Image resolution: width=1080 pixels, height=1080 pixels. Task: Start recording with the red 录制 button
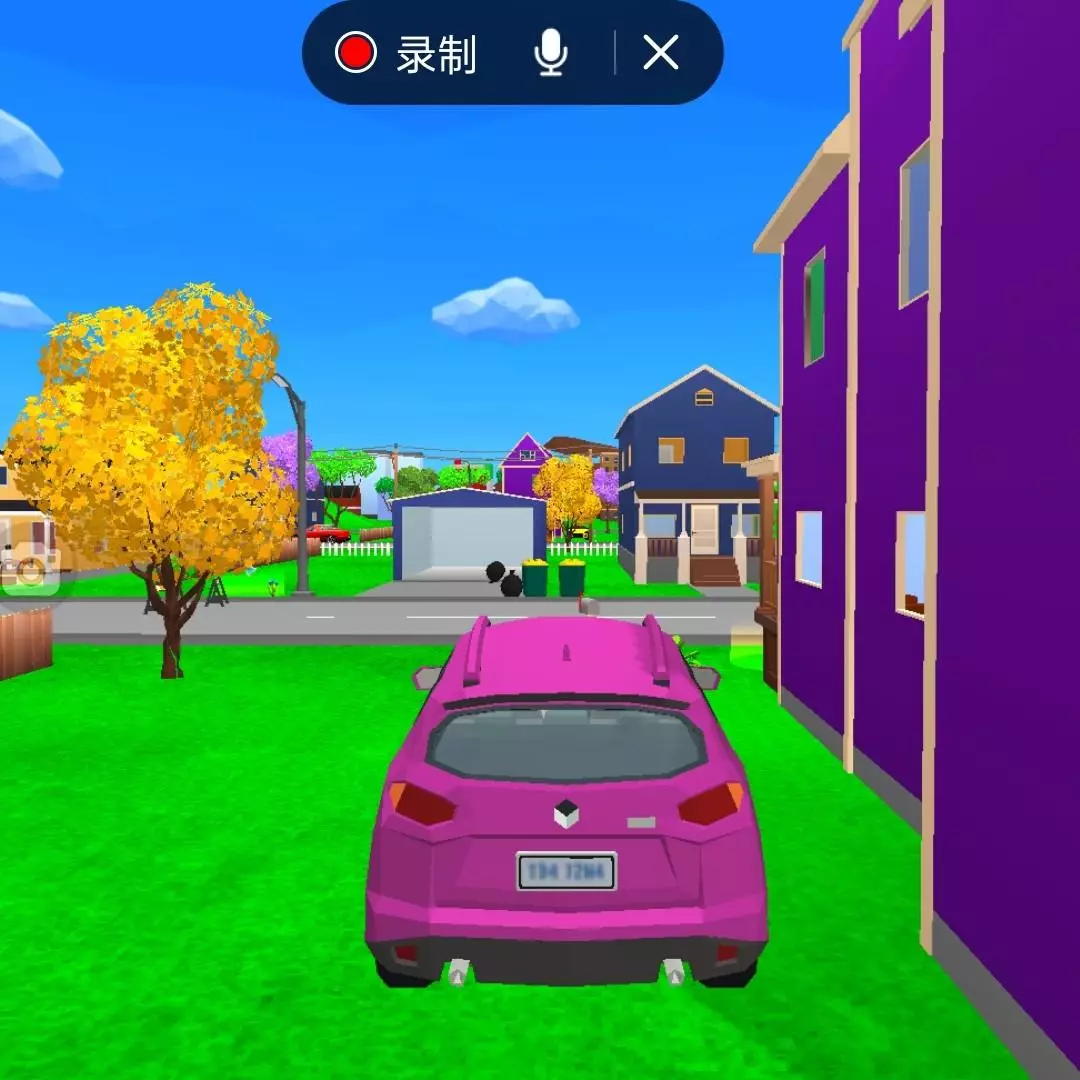405,53
